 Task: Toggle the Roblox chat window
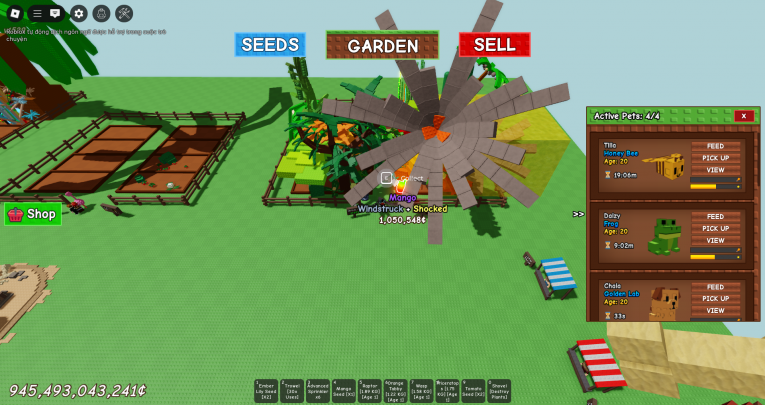55,13
